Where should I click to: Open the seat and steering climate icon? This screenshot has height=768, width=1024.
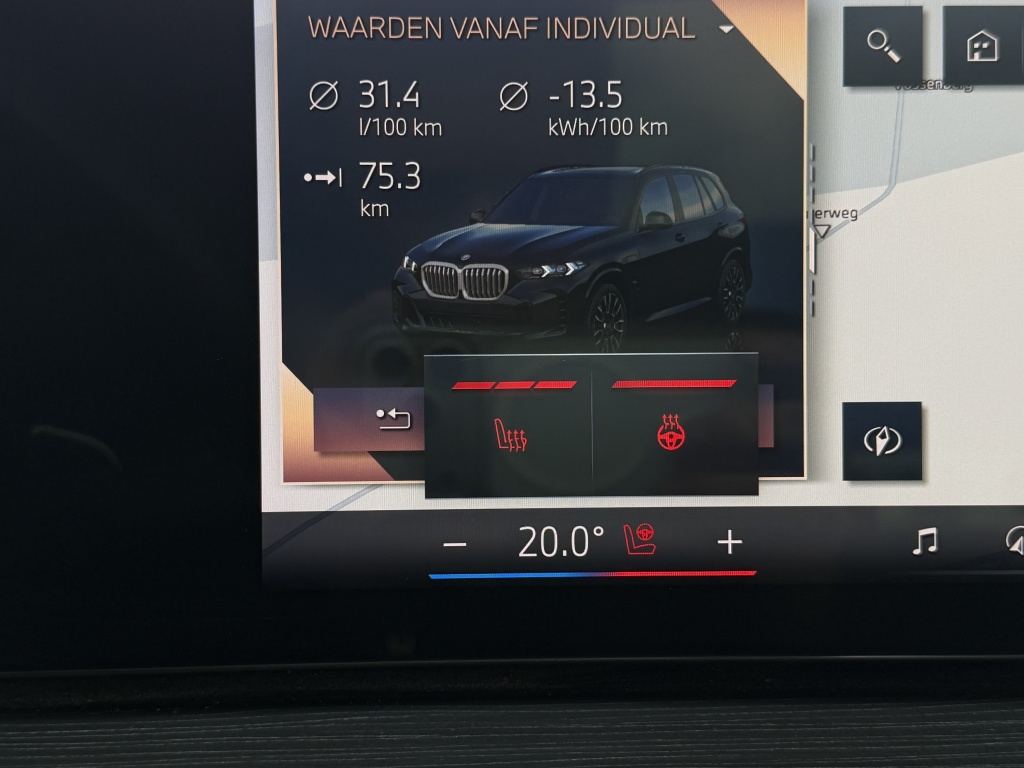[641, 541]
